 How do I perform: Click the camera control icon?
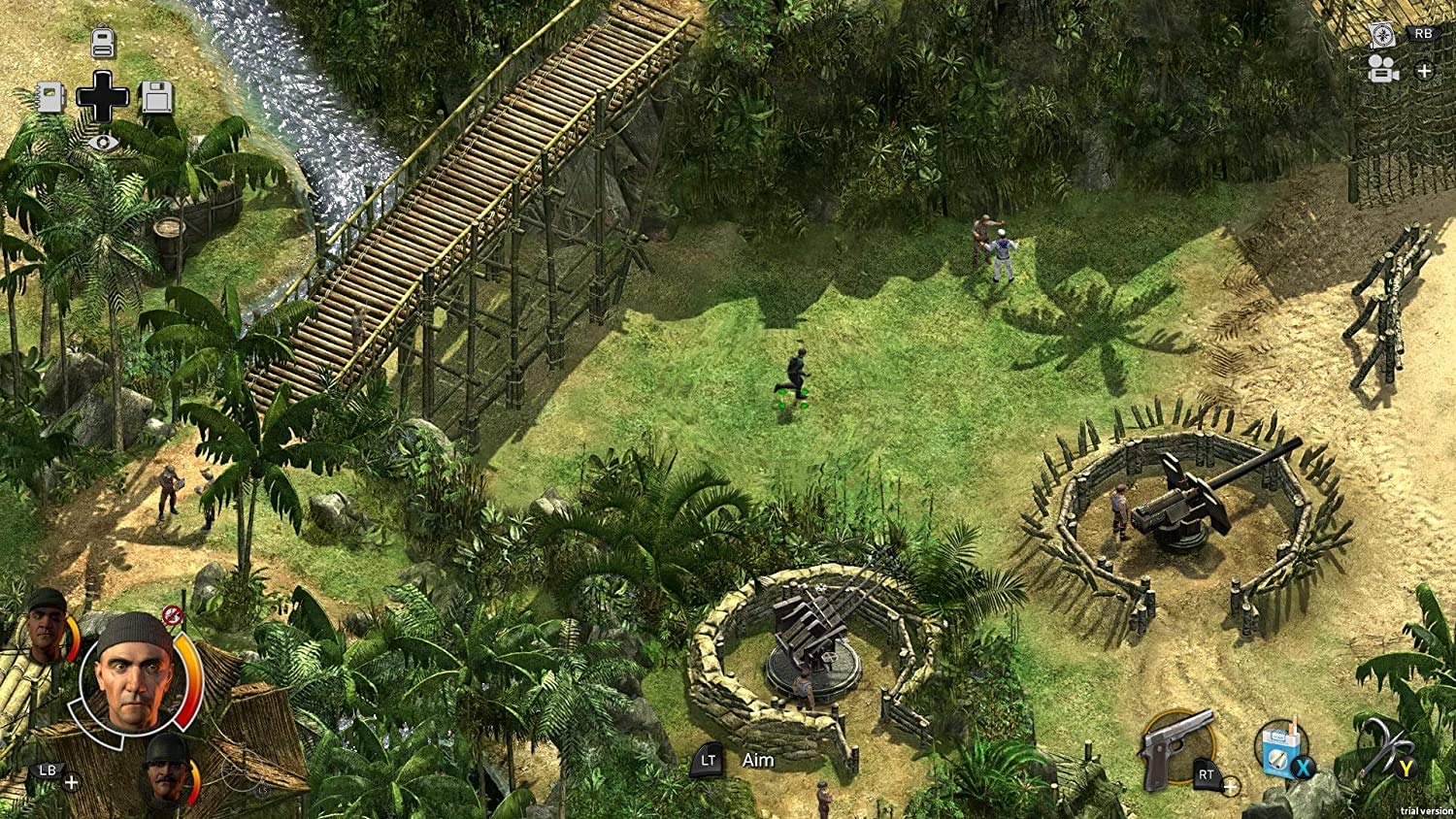pyautogui.click(x=1383, y=70)
